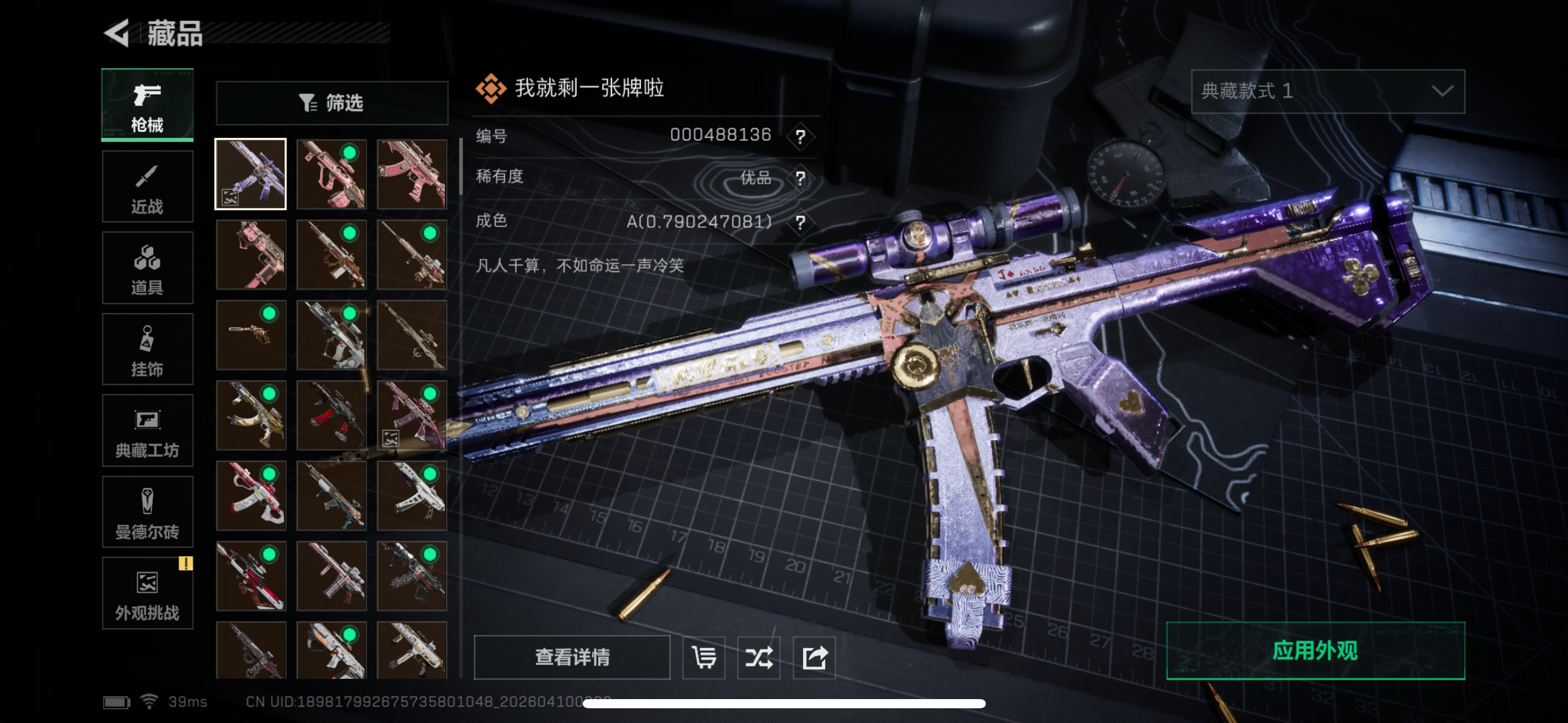Open the 筛选 filter button
Screen dimensions: 1568x723
332,103
